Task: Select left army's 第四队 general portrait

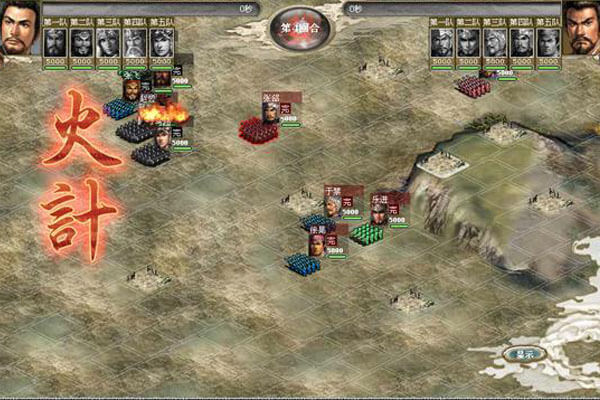Action: point(134,42)
